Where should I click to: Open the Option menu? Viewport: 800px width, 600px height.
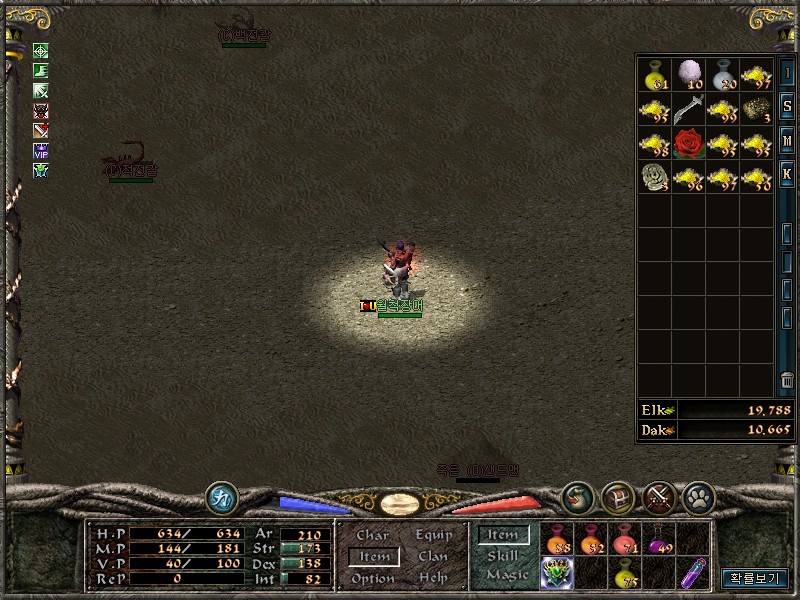click(x=373, y=578)
